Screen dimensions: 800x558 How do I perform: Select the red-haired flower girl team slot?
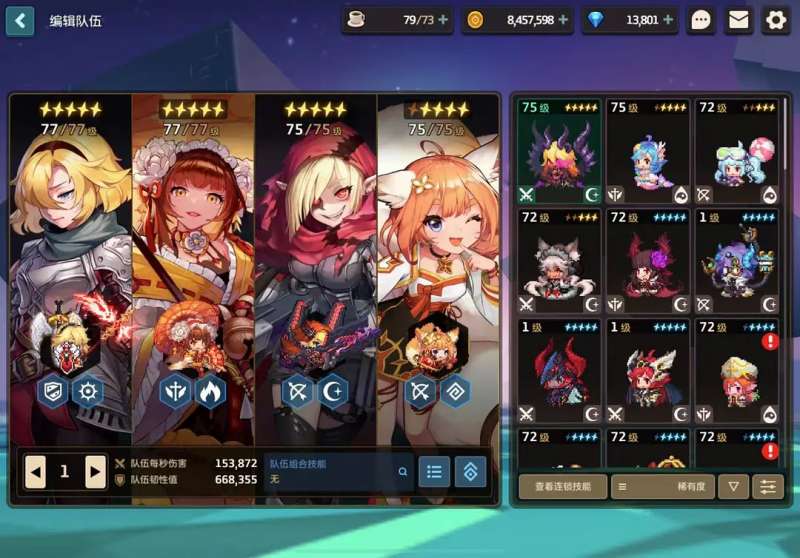(x=193, y=260)
